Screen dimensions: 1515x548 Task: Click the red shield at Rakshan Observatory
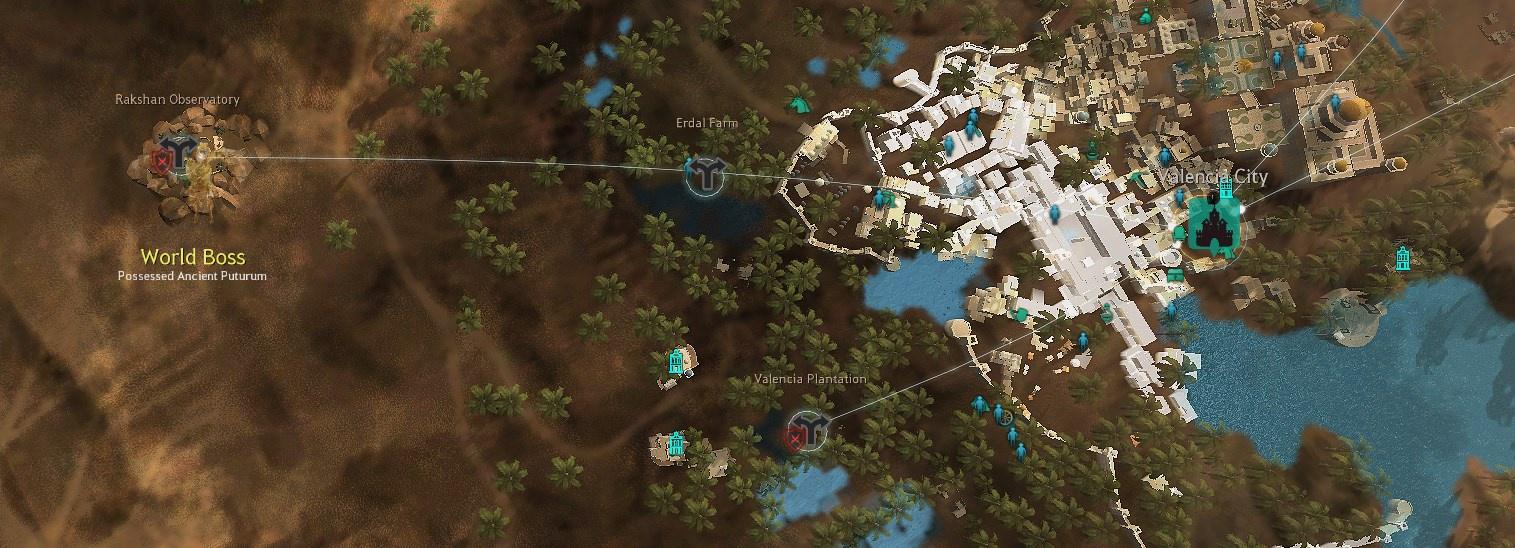click(x=161, y=160)
